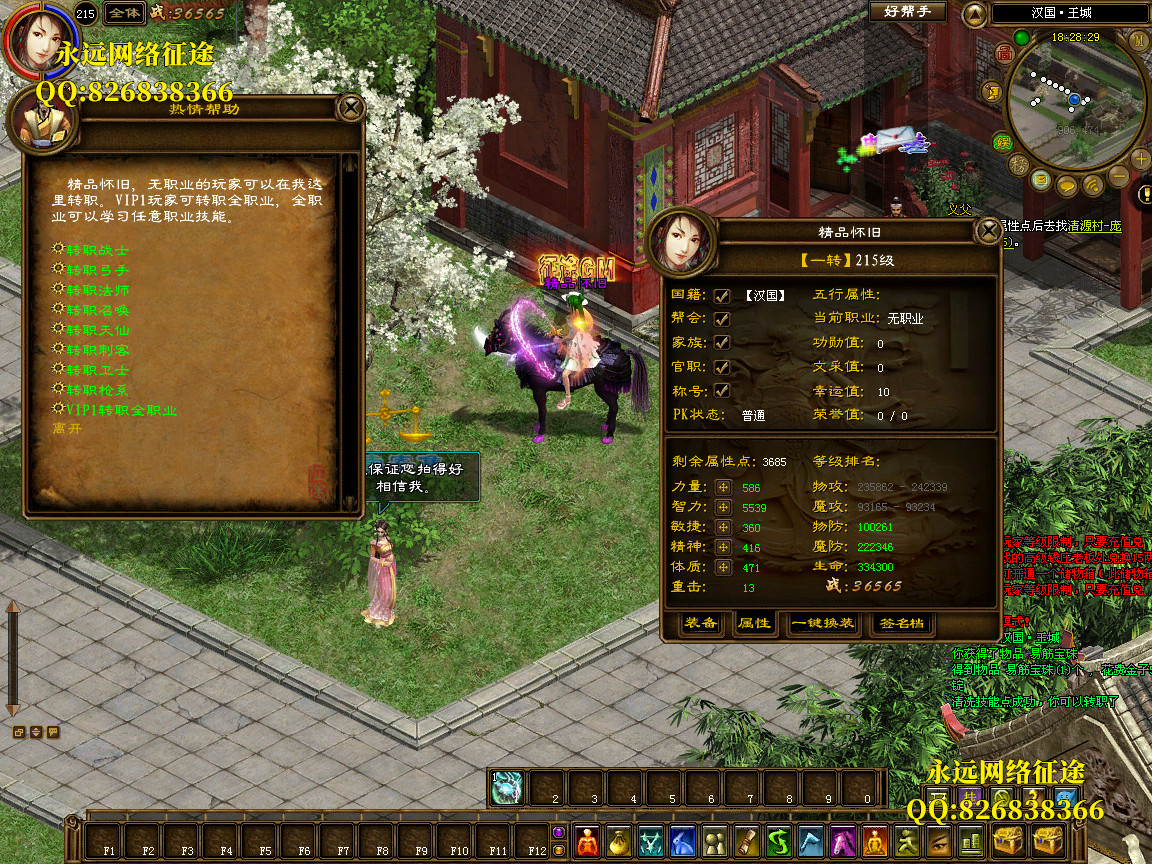The width and height of the screenshot is (1152, 864).
Task: Switch to the 签名档 tab
Action: pos(903,623)
